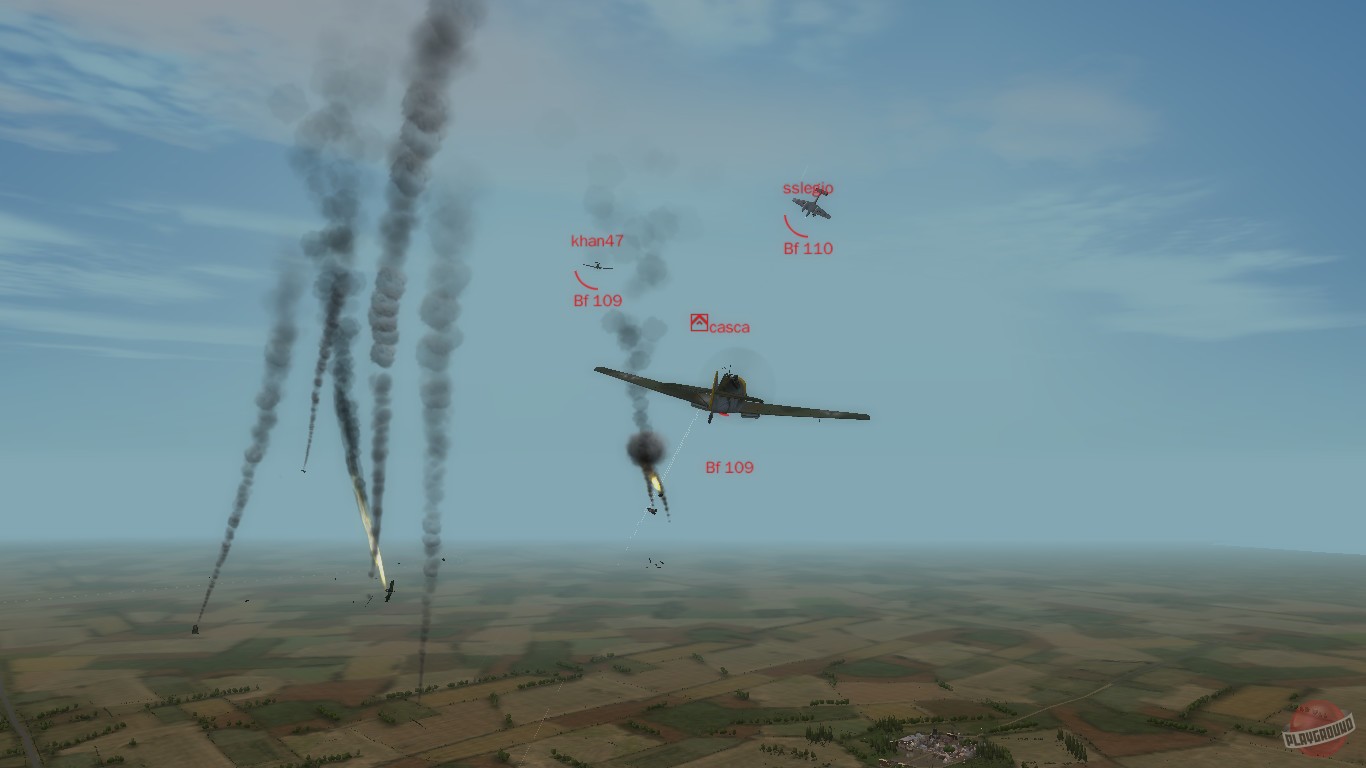Select the sslegio player name label
The image size is (1366, 768).
click(808, 187)
